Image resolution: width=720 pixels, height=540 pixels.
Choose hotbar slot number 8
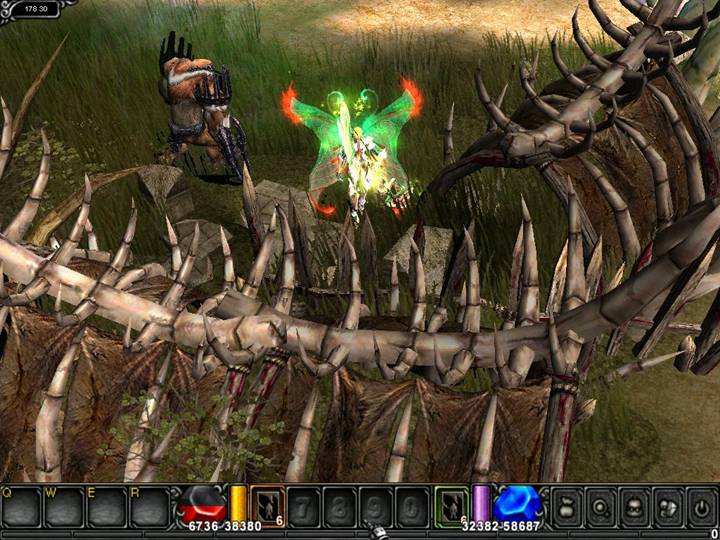coord(341,506)
